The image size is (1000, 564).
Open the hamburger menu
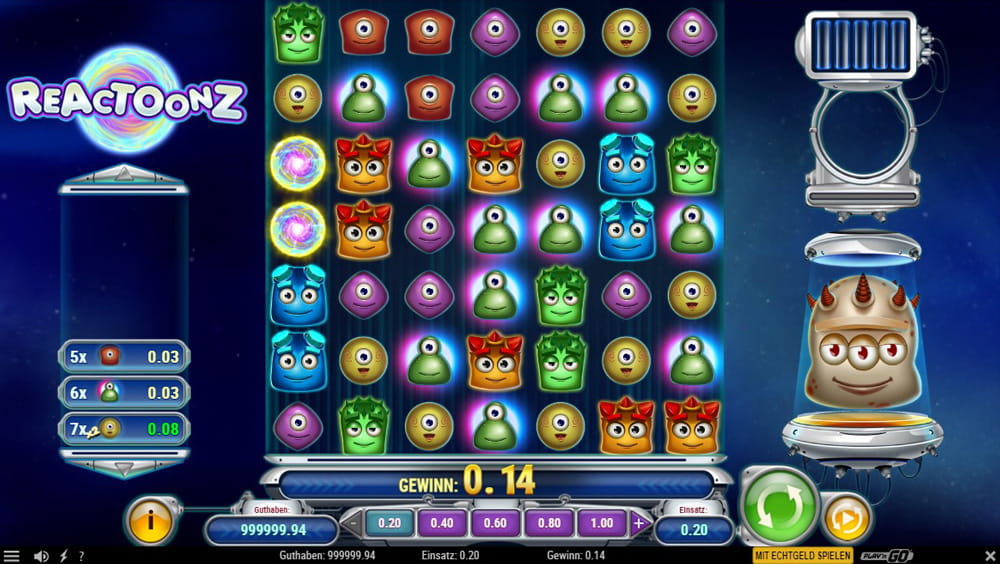tap(11, 556)
